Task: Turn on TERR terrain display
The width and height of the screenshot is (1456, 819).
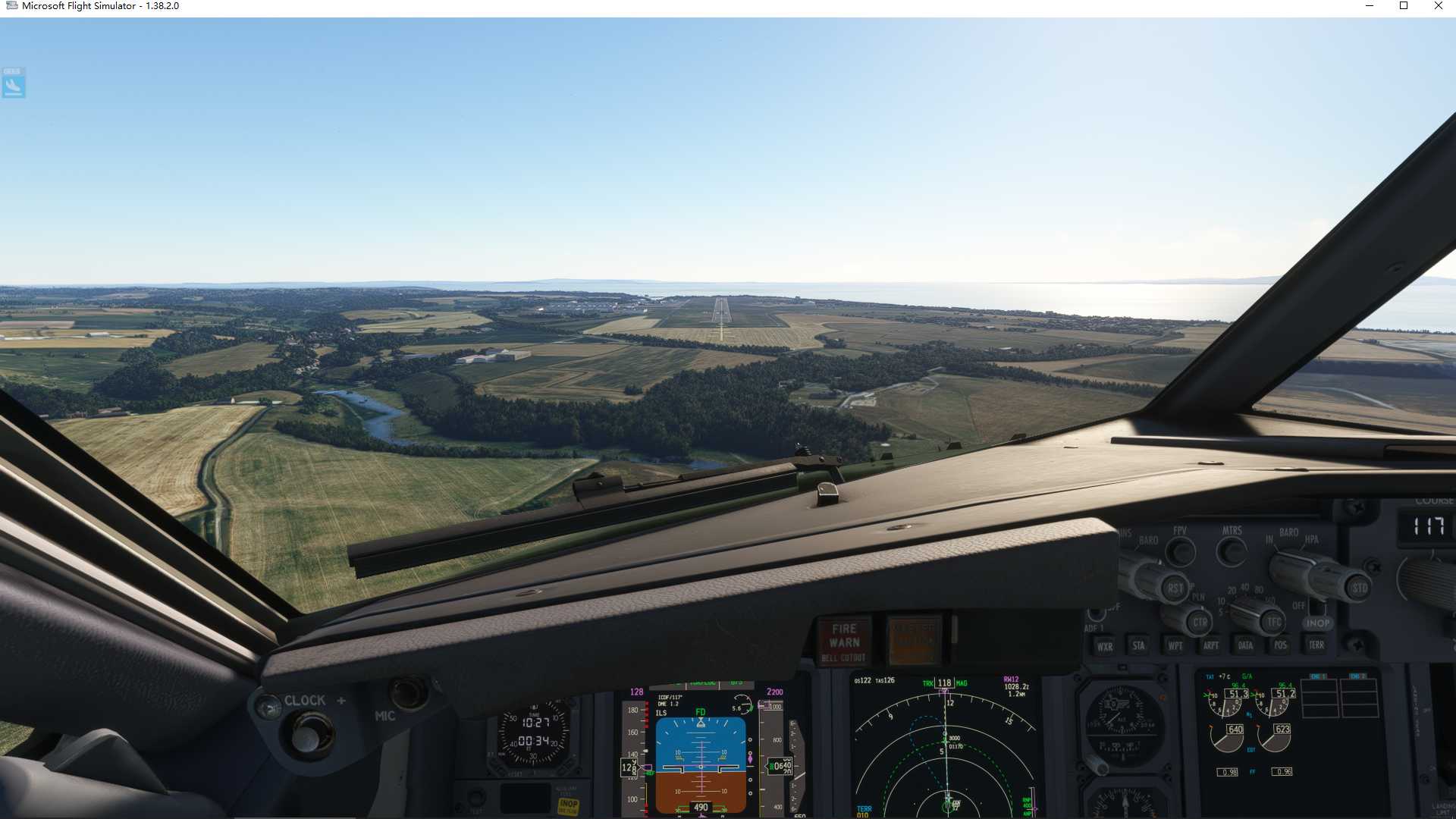Action: pos(1317,647)
